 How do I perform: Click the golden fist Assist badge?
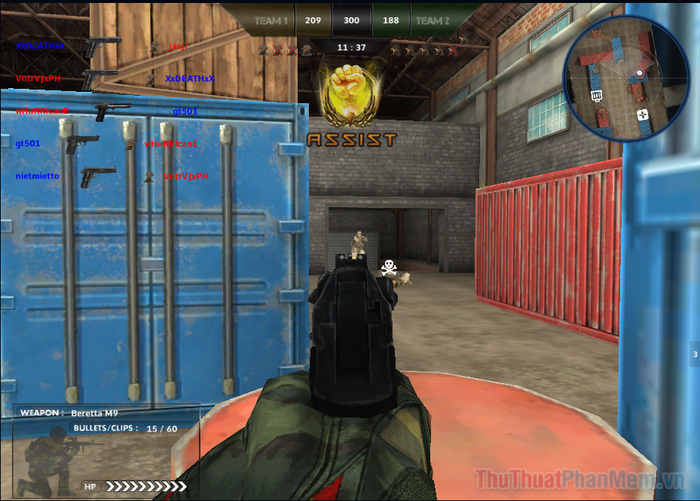coord(350,92)
